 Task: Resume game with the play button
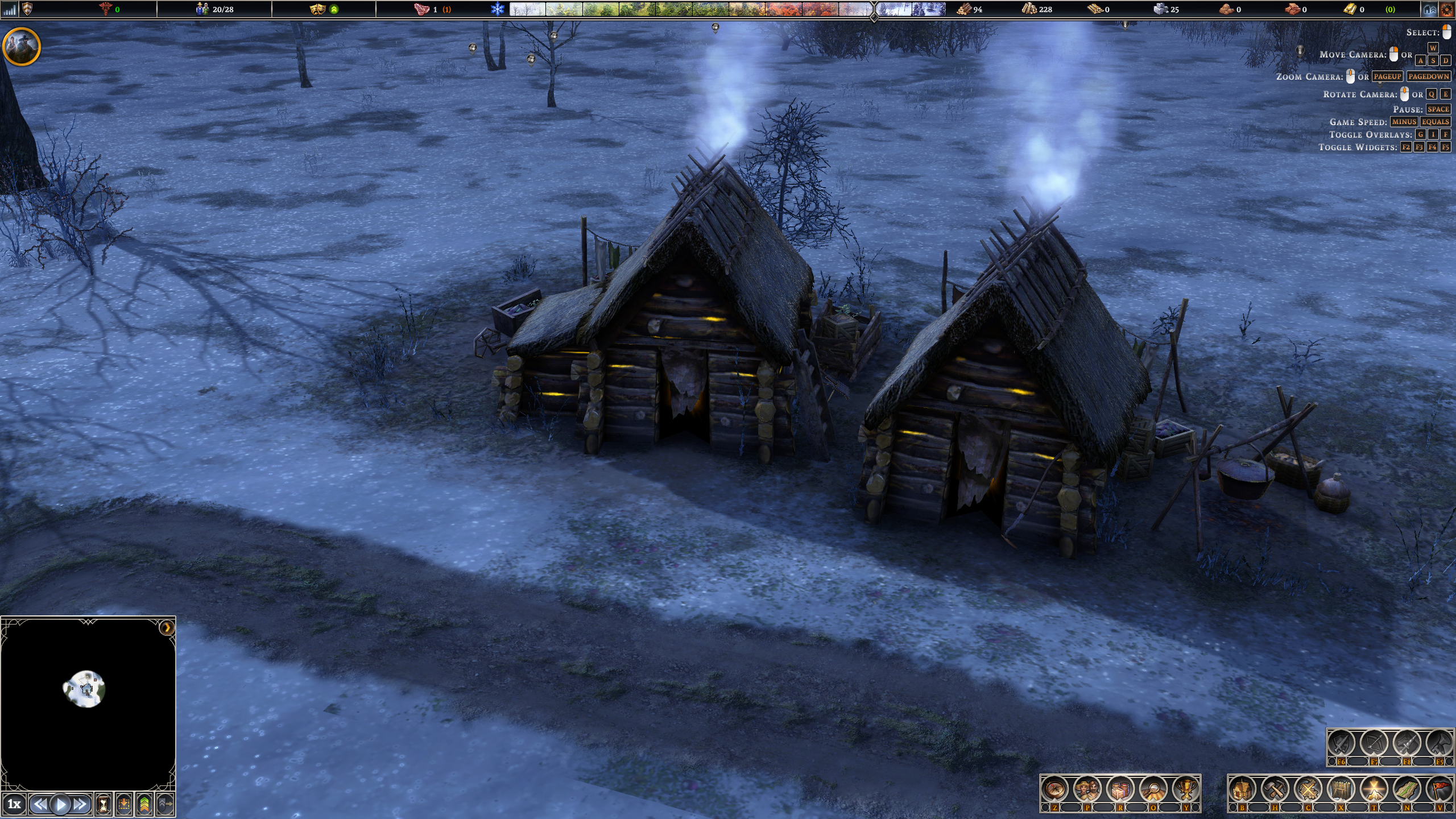coord(60,804)
